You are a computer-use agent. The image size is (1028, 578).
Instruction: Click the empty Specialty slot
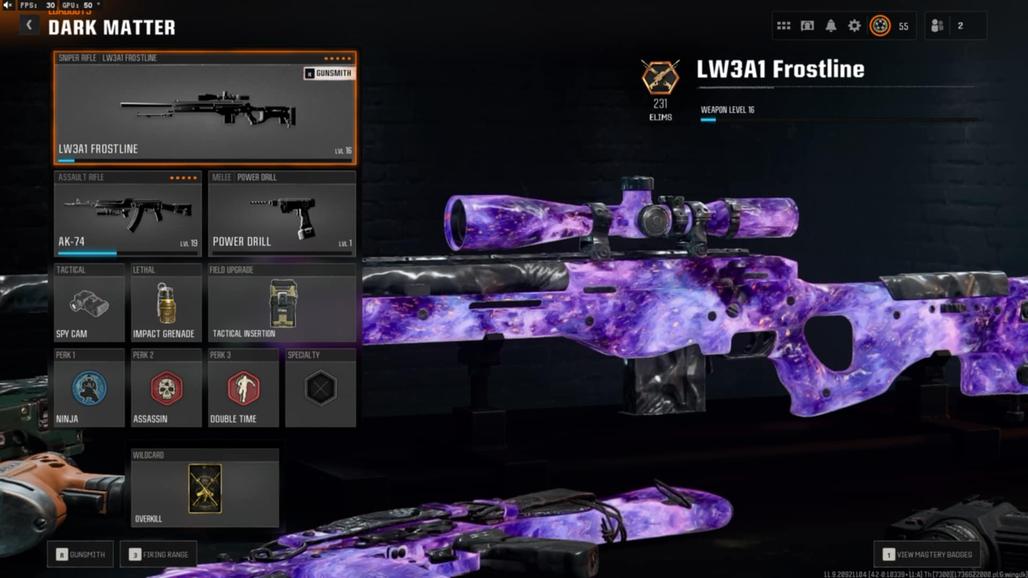[320, 389]
